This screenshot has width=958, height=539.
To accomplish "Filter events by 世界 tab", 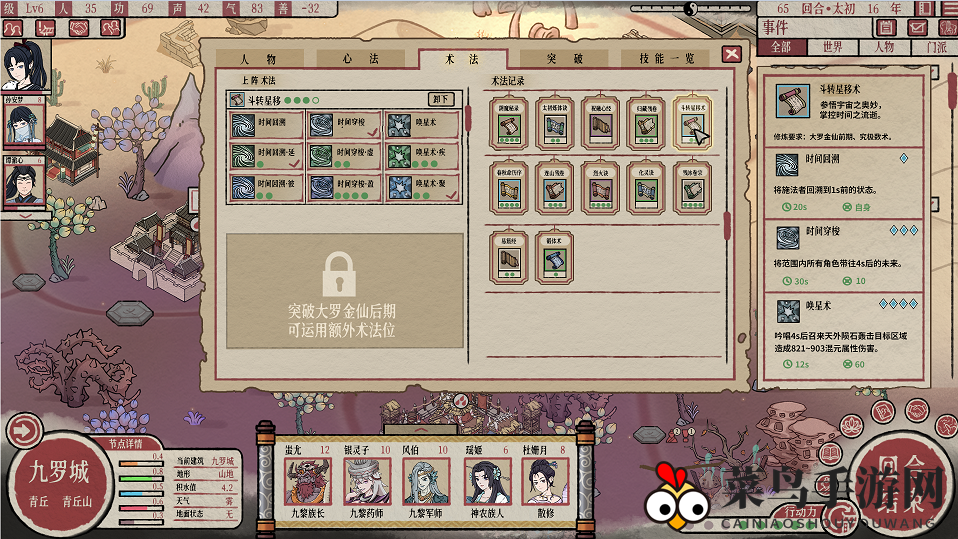I will coord(832,47).
